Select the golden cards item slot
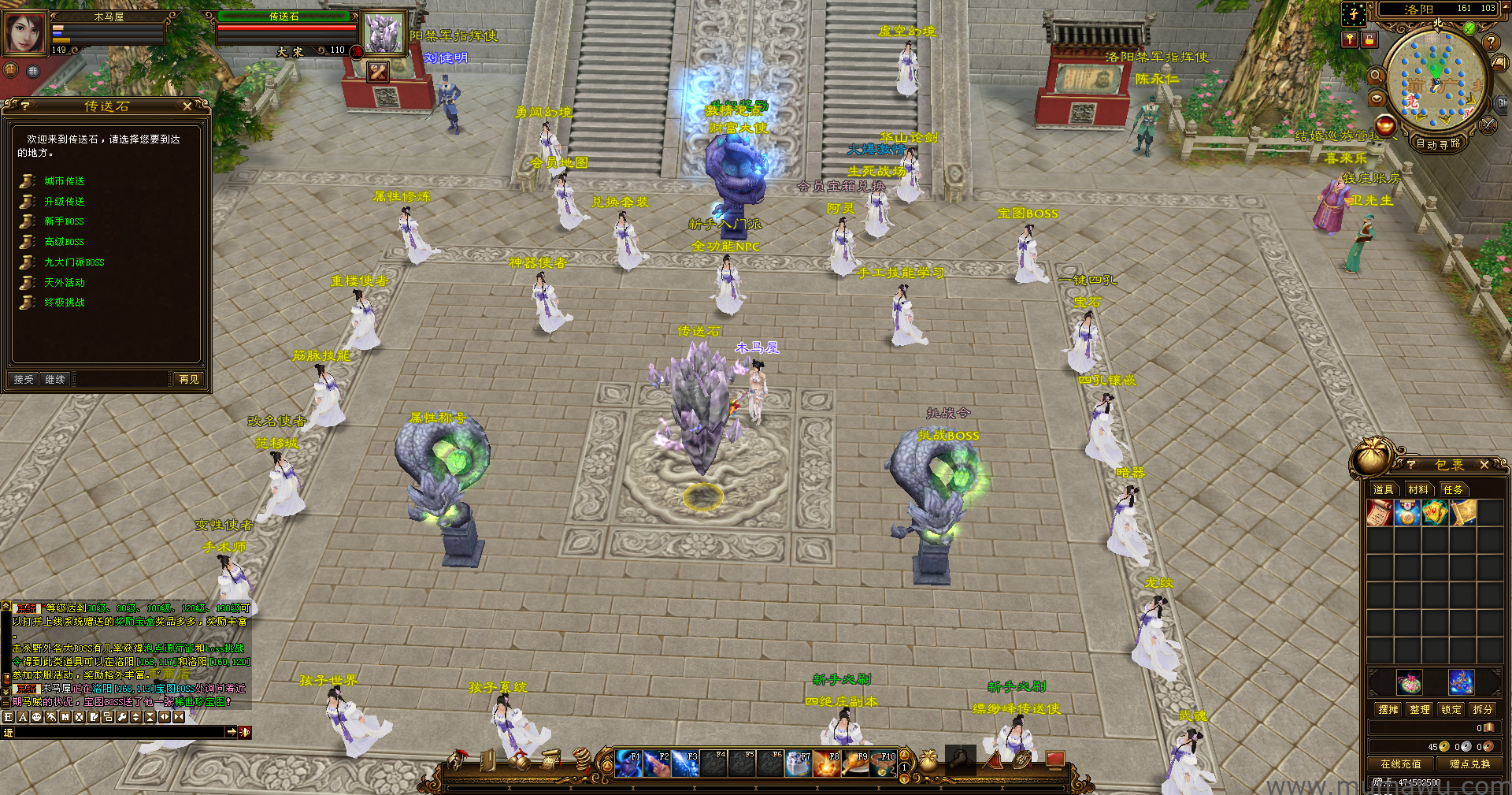Image resolution: width=1512 pixels, height=795 pixels. (1436, 513)
